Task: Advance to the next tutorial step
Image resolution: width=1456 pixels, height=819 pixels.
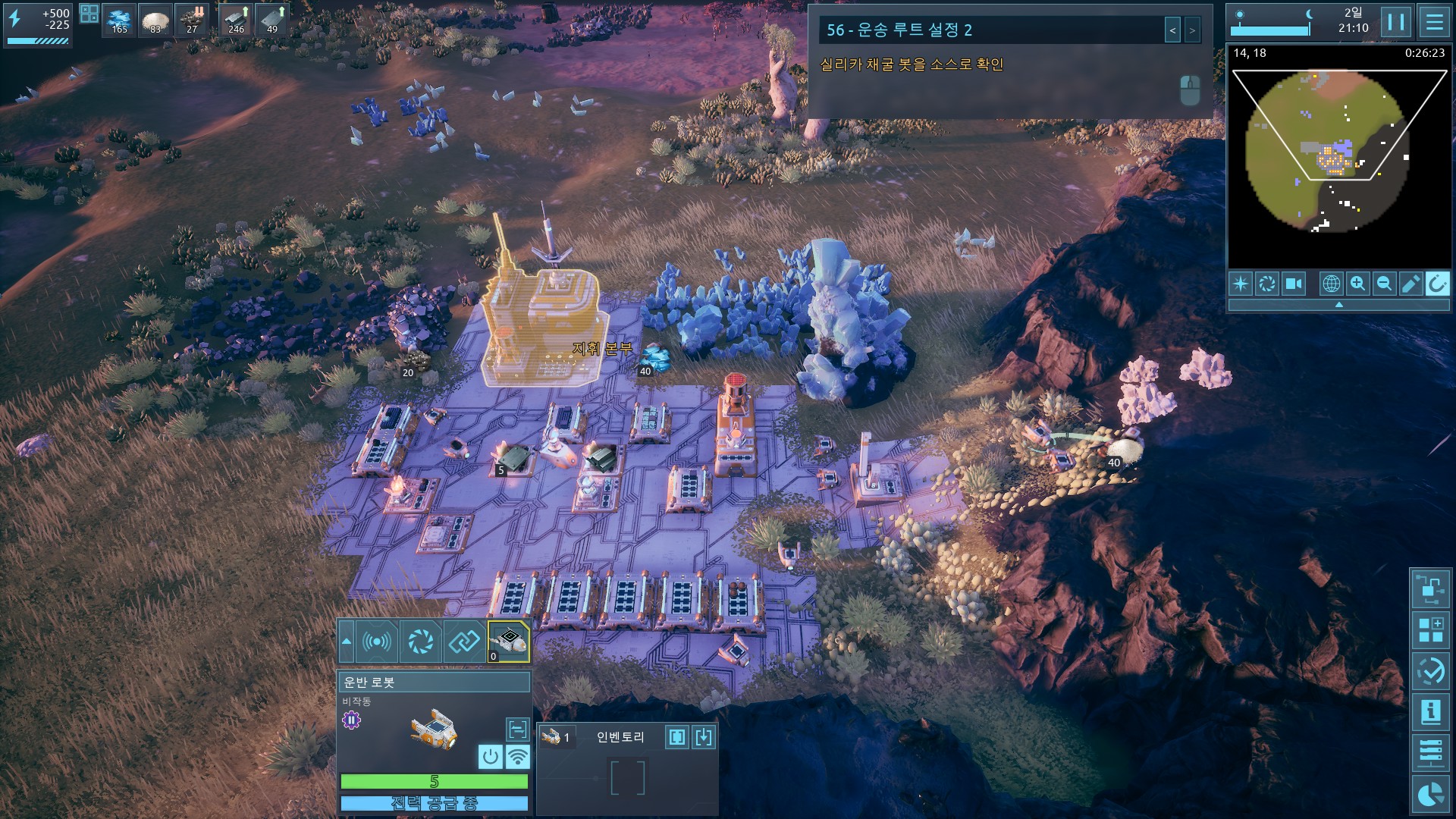Action: point(1192,30)
